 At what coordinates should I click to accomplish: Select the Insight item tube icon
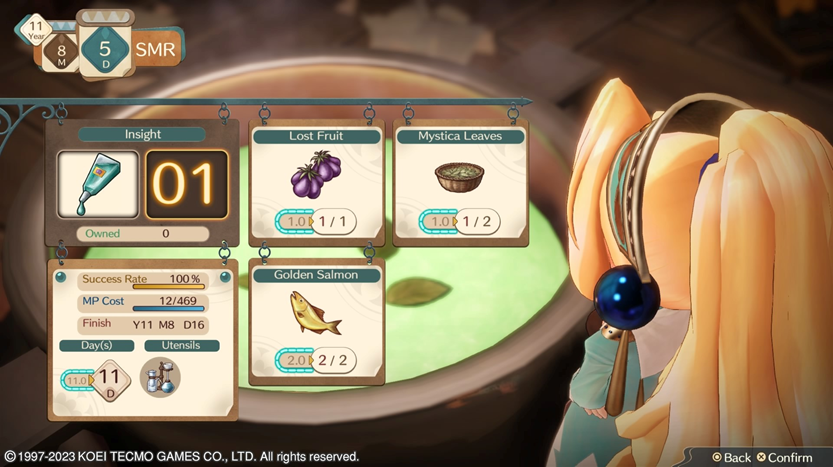click(x=97, y=185)
